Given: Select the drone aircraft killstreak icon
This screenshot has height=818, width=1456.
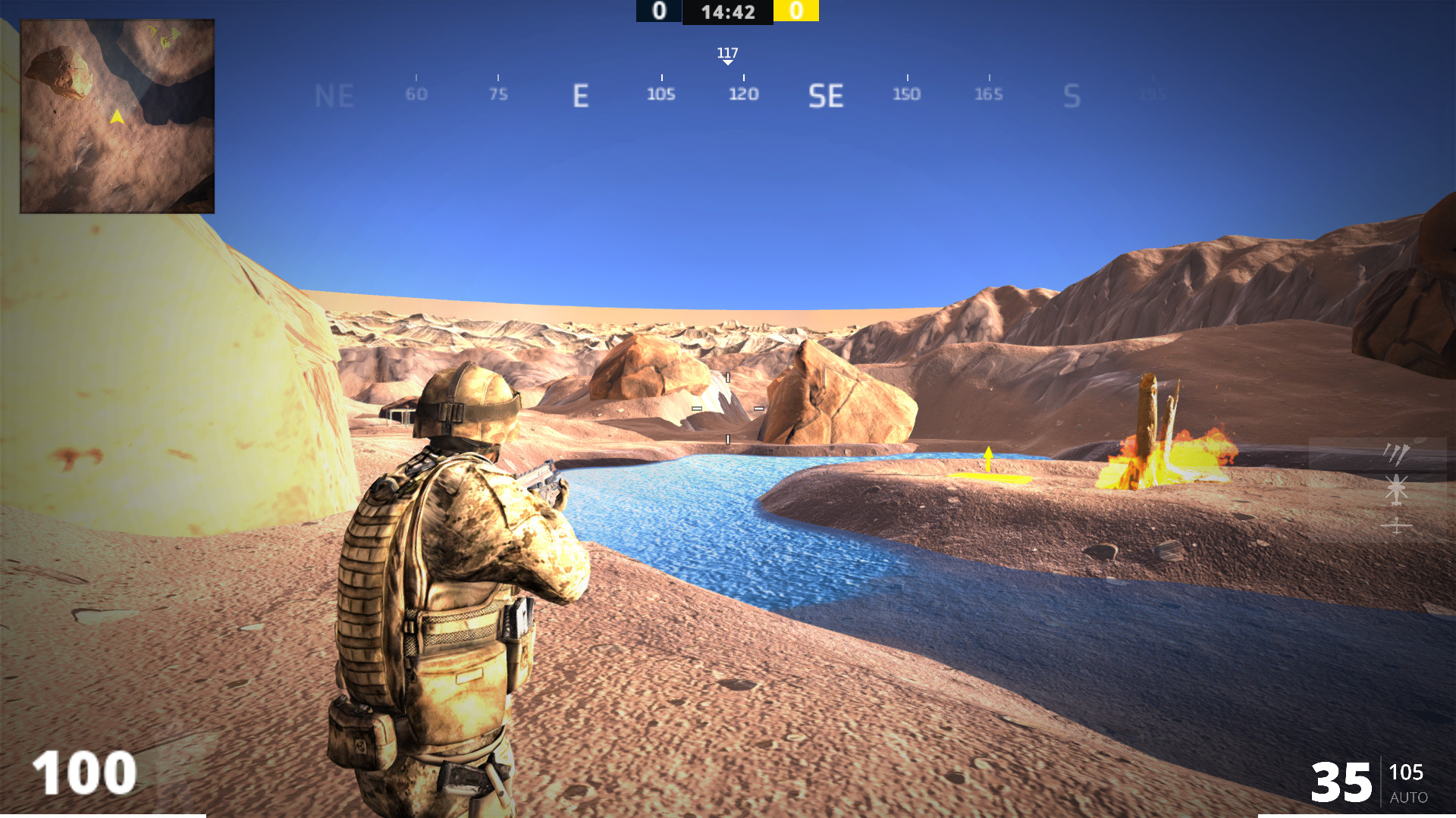Looking at the screenshot, I should (1397, 525).
